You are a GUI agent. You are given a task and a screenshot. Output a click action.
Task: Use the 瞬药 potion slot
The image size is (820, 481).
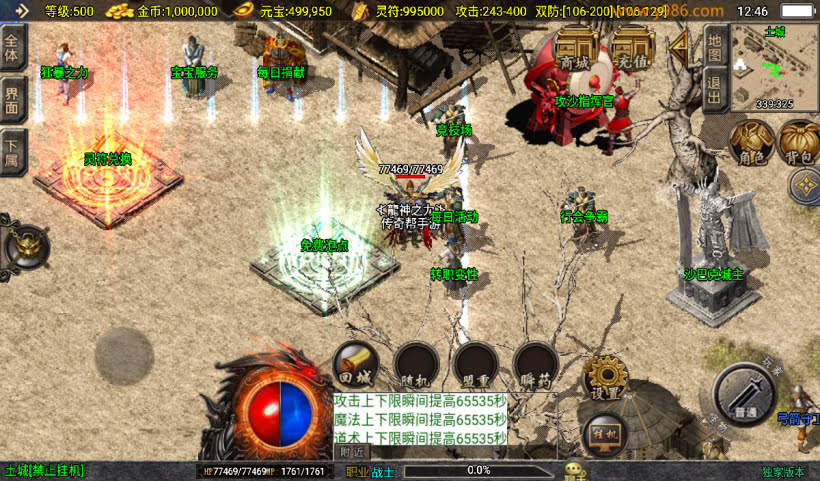tap(535, 365)
